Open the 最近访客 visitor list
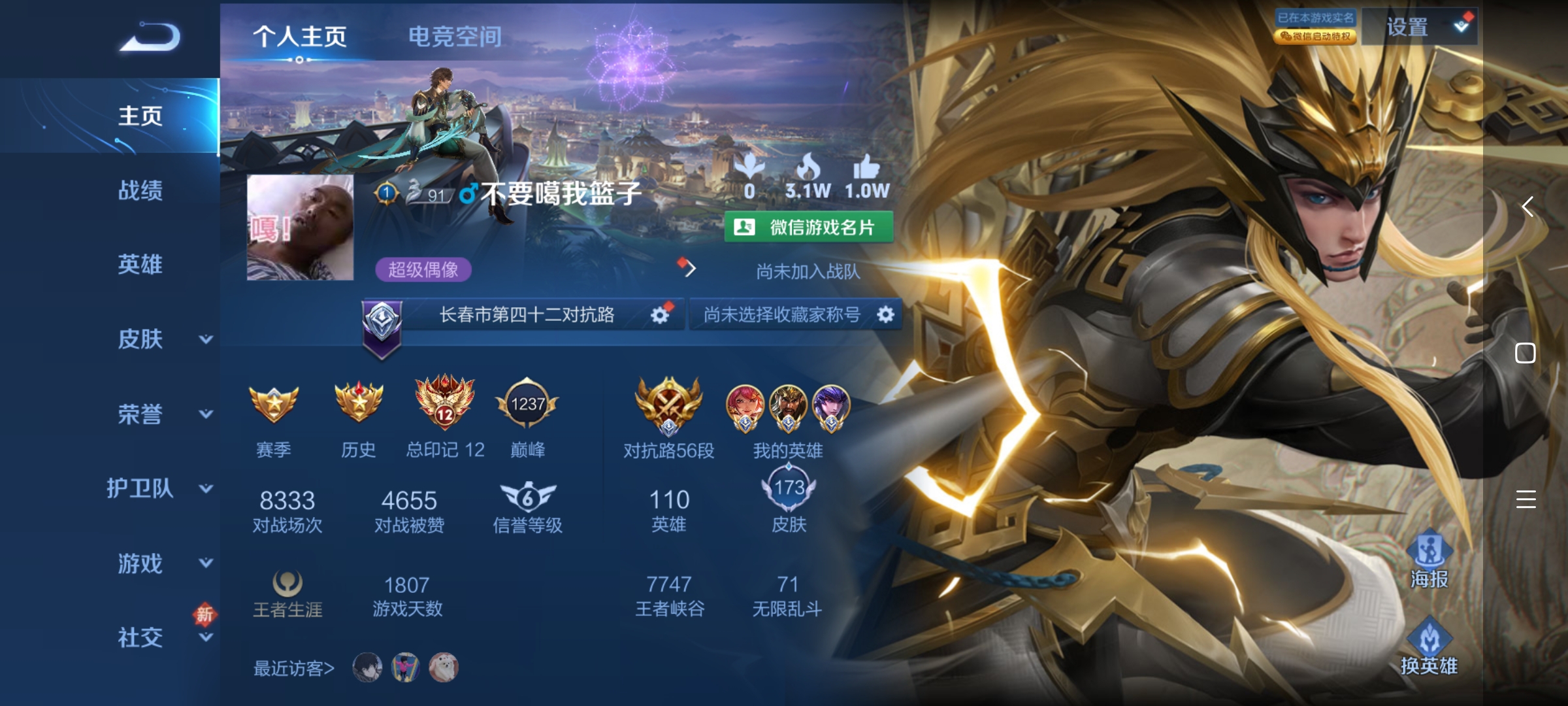 point(294,668)
